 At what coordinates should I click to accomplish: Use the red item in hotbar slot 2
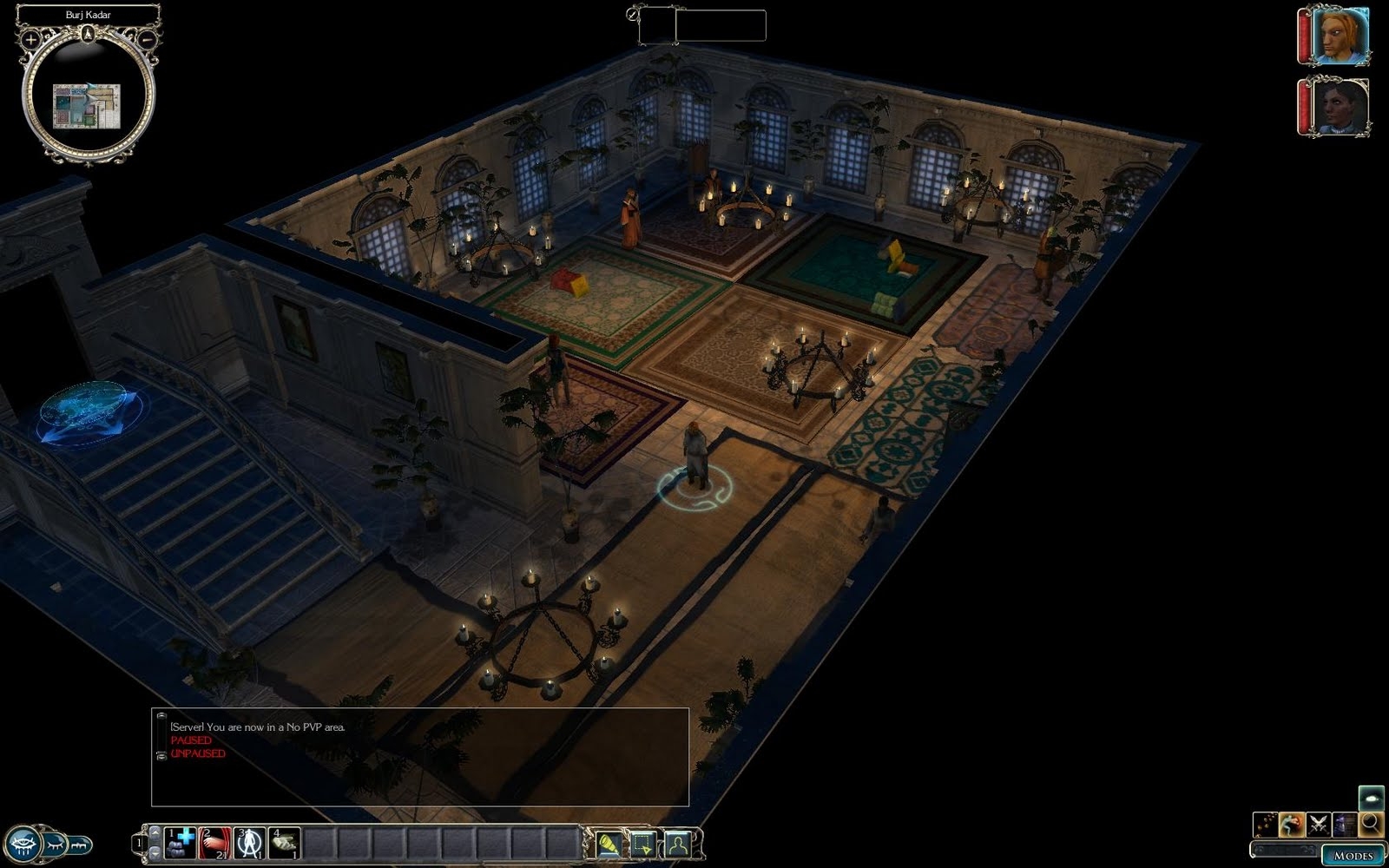[214, 842]
